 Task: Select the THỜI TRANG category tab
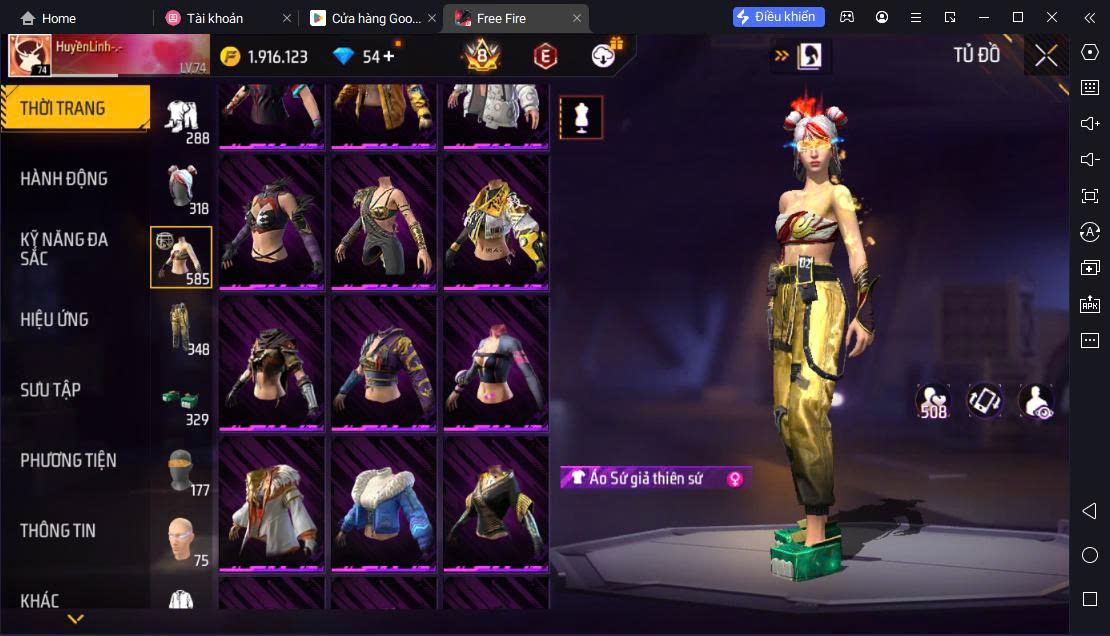coord(75,109)
